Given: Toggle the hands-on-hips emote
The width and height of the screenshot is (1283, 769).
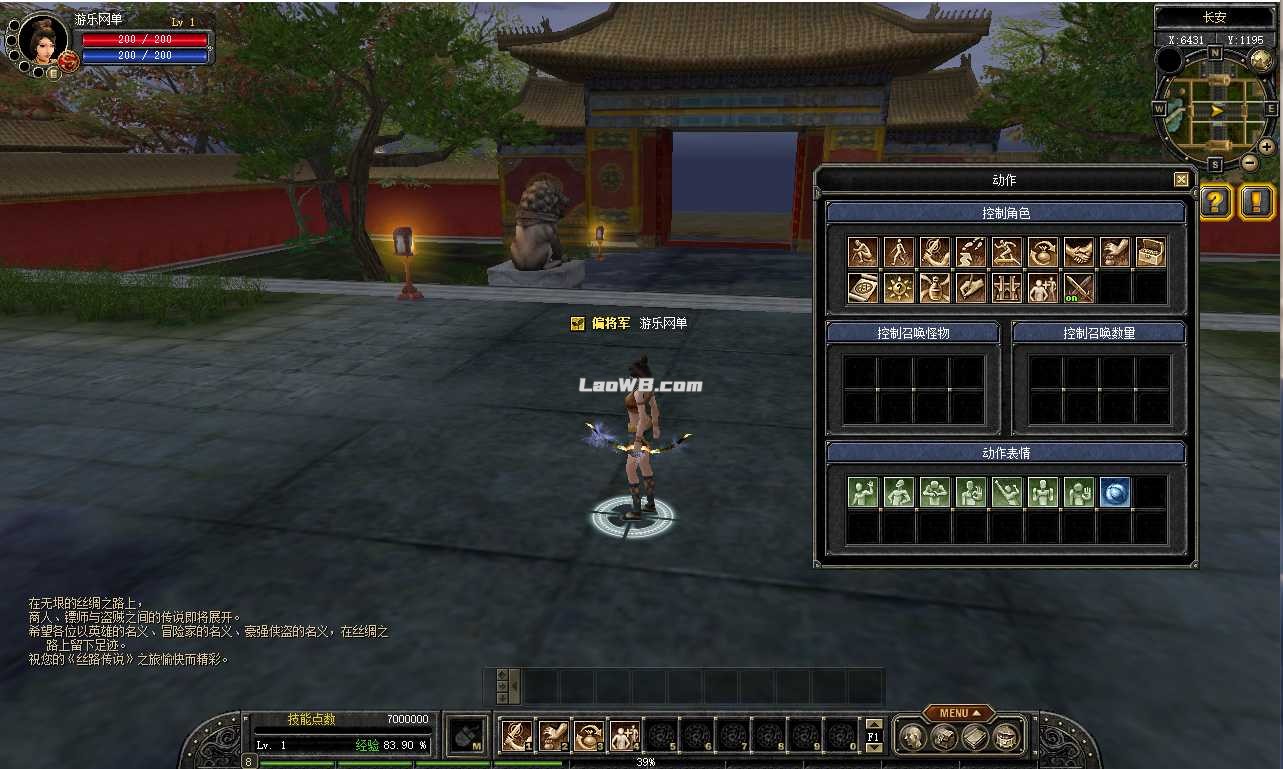Looking at the screenshot, I should point(898,491).
